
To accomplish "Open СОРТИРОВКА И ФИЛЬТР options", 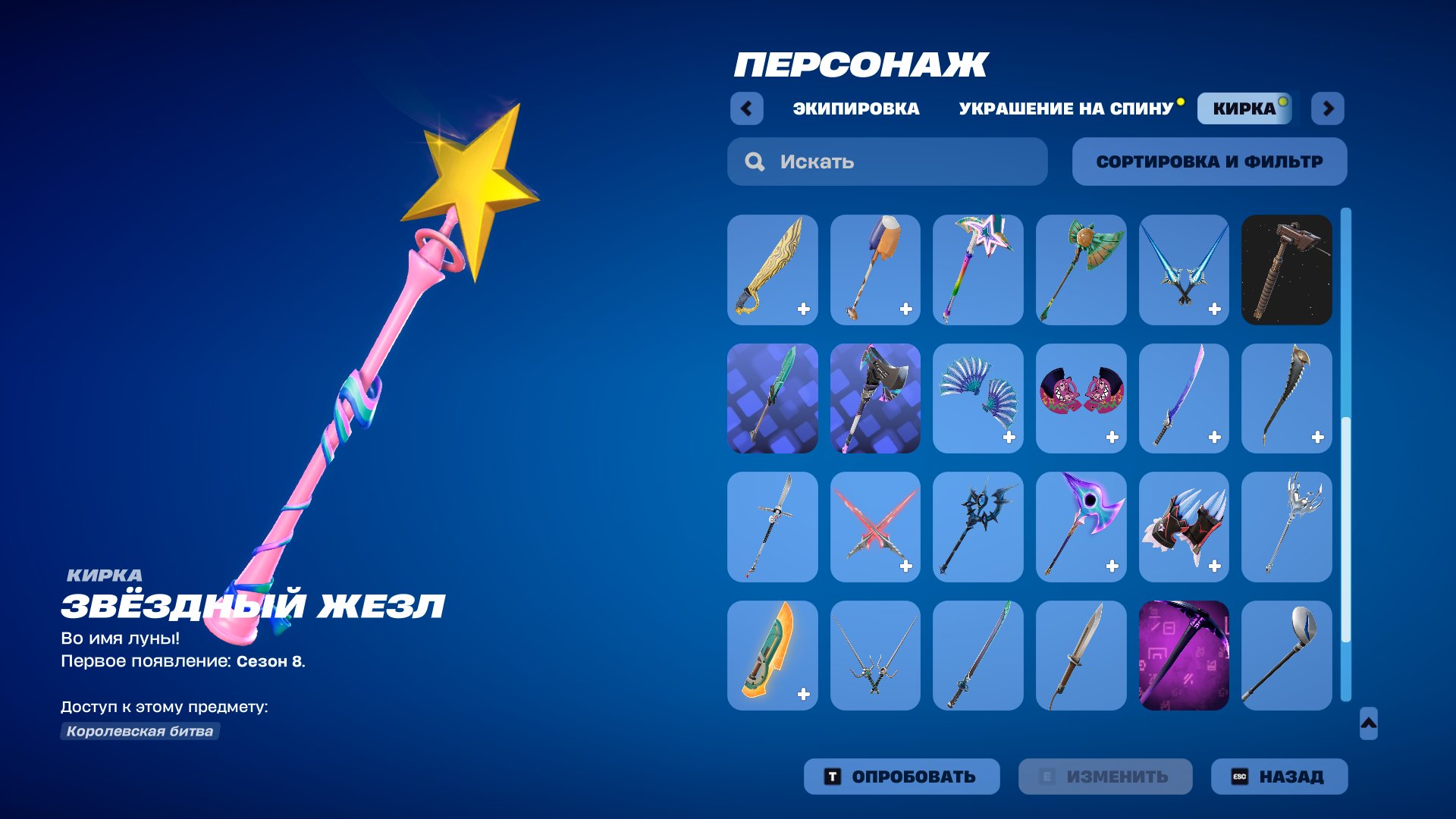I will 1209,162.
